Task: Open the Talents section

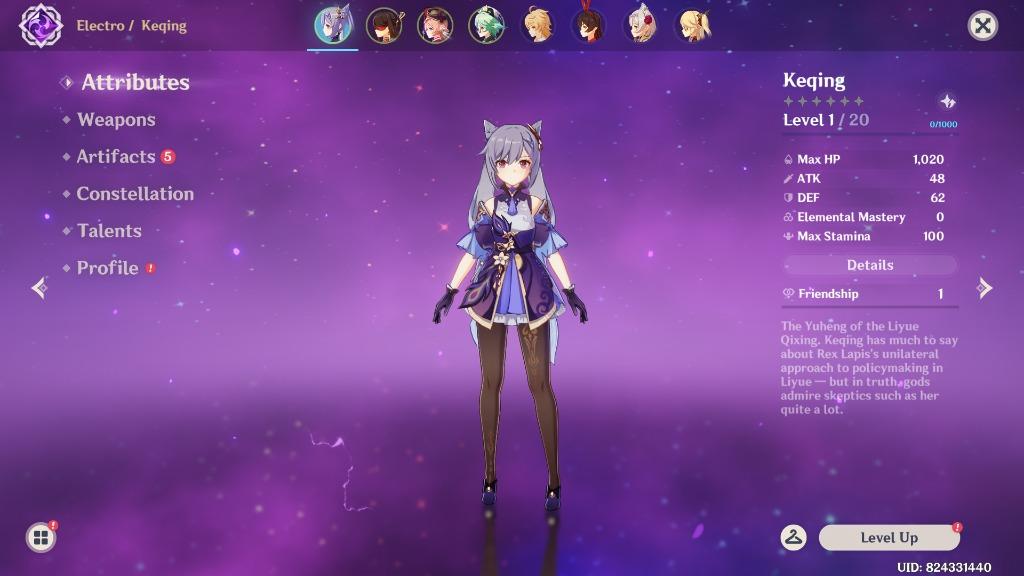Action: (x=109, y=231)
